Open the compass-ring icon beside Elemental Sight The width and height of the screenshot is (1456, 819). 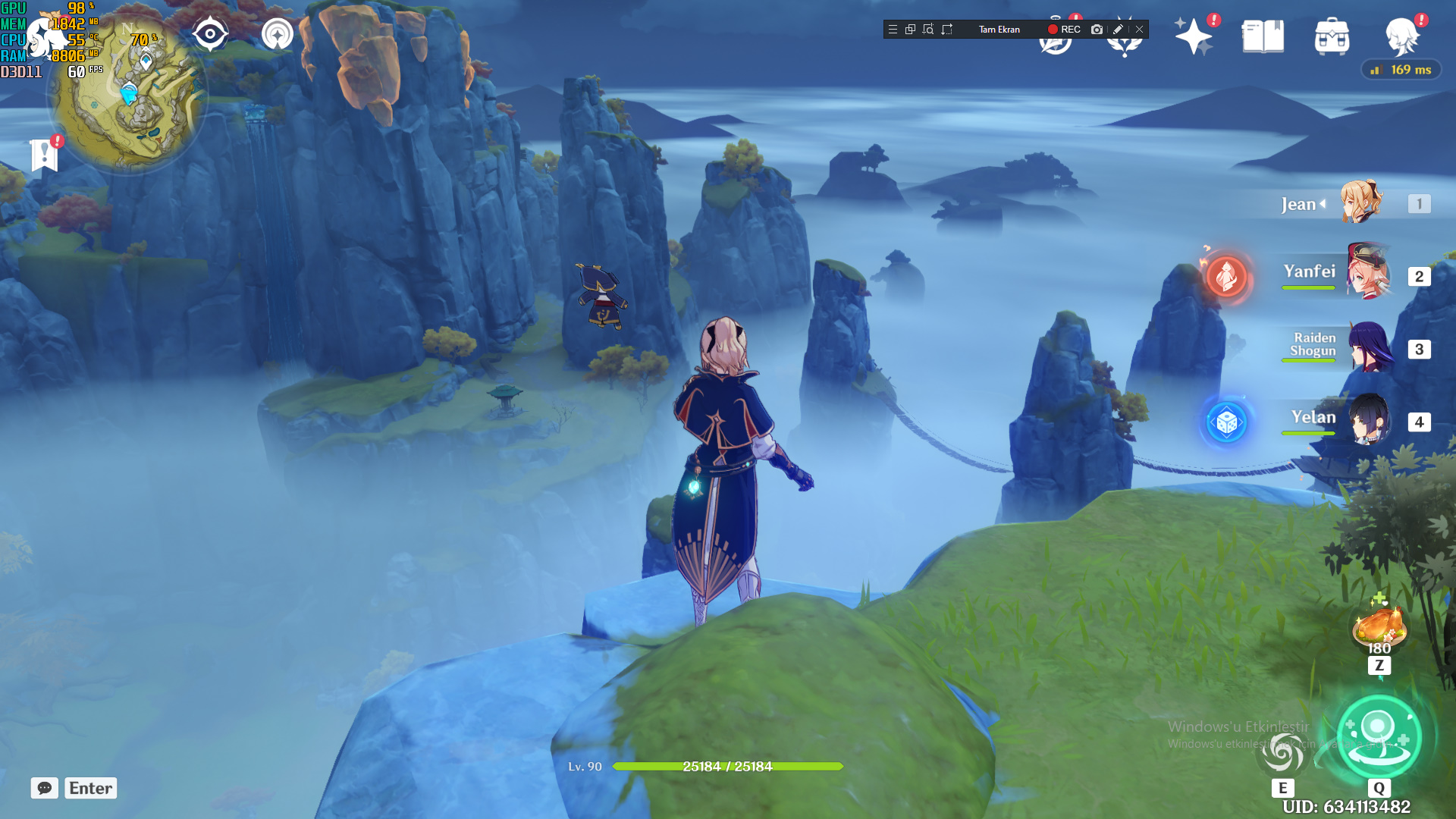278,34
